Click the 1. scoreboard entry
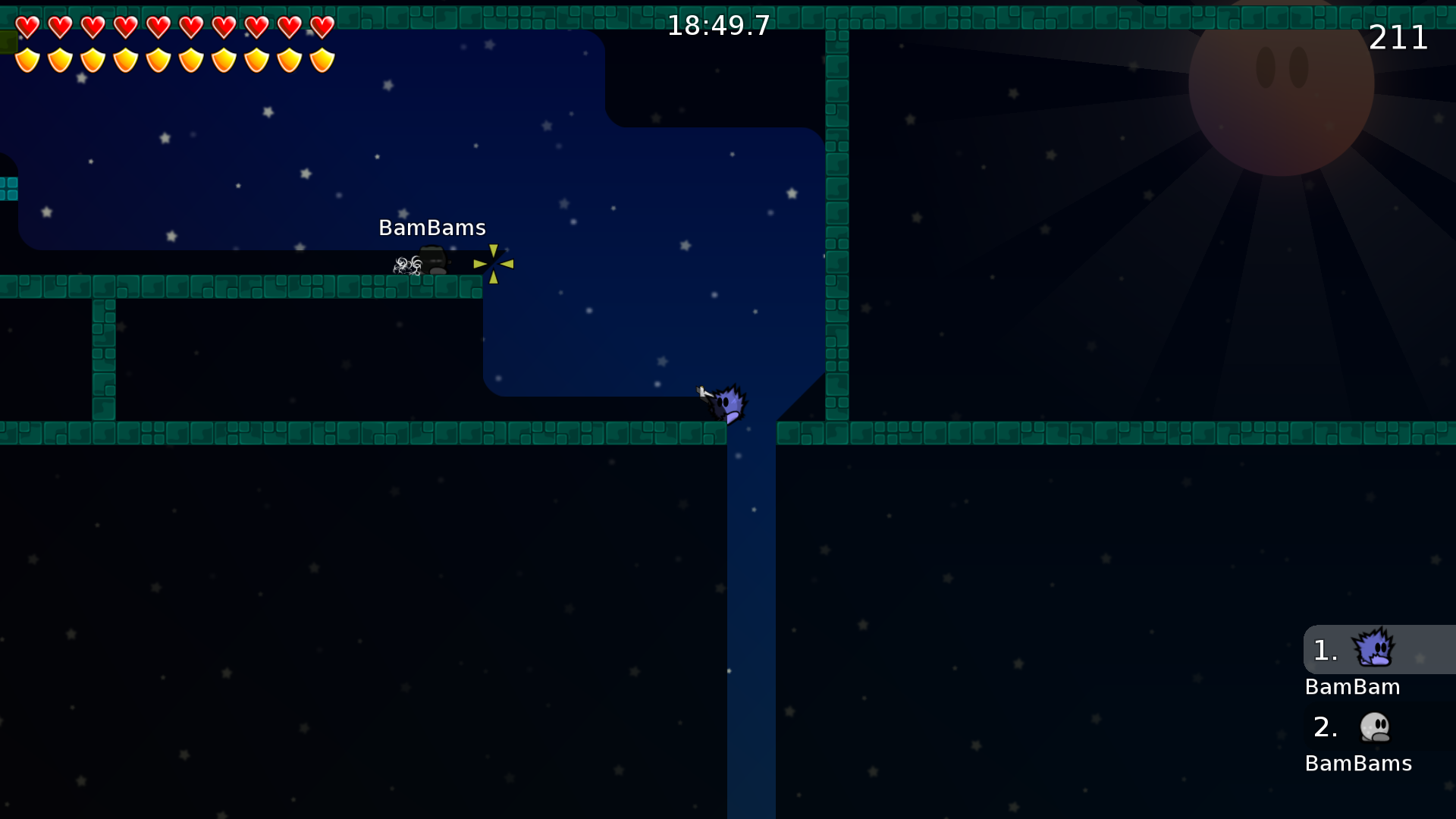Screen dimensions: 1456x819 click(1325, 650)
